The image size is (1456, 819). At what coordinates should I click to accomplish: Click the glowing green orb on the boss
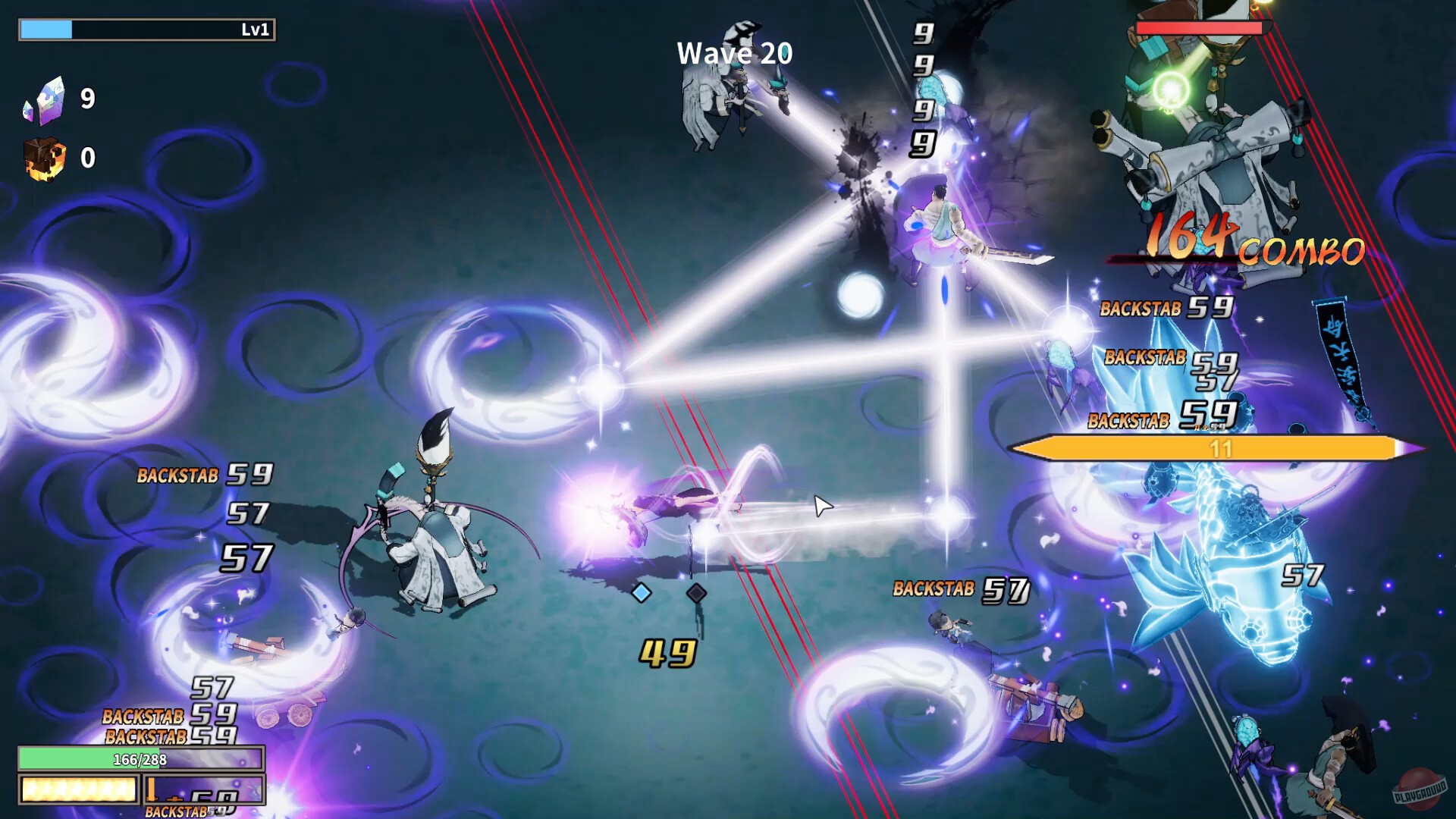coord(1169,87)
